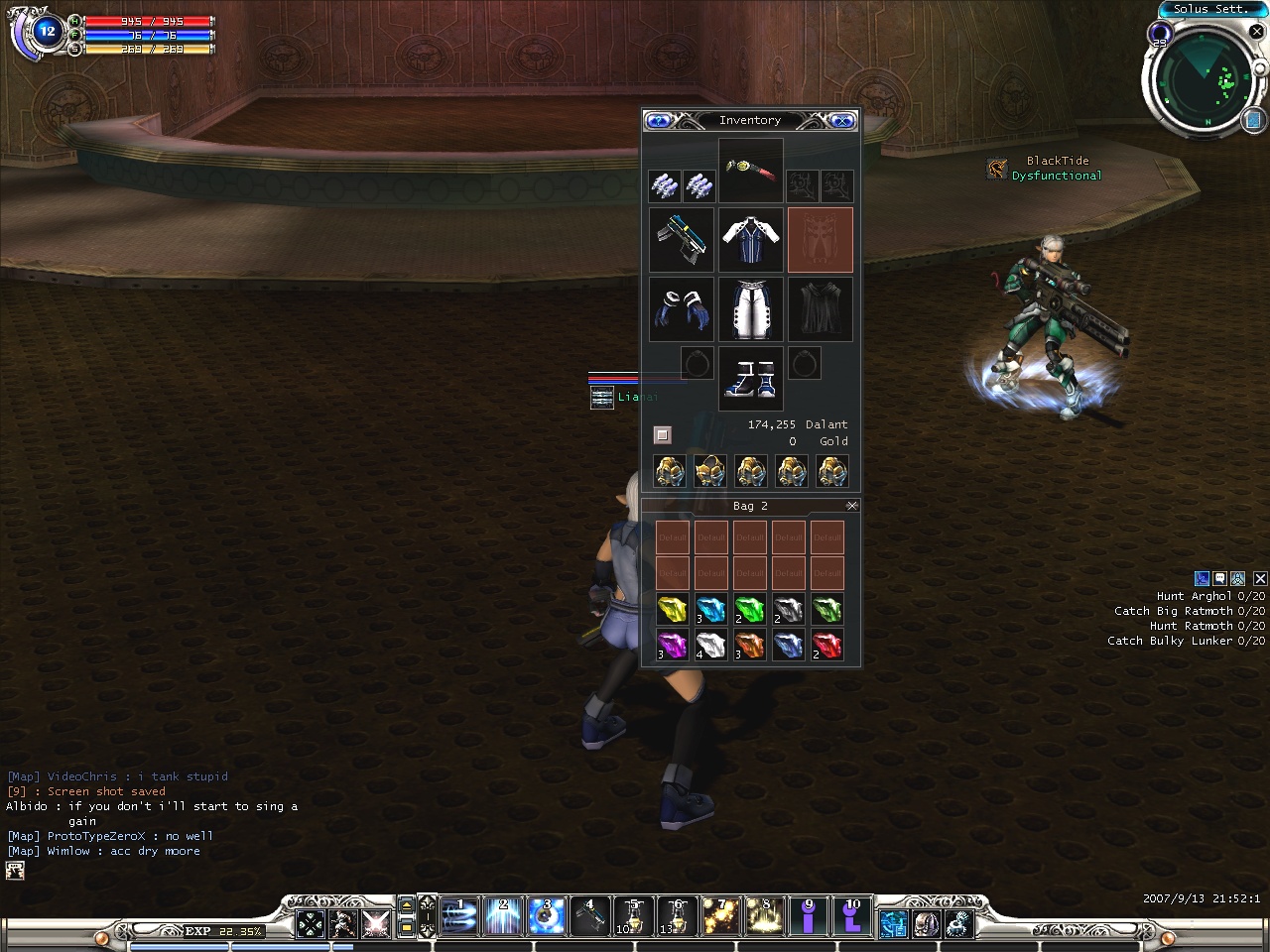This screenshot has height=952, width=1270.
Task: Select the red ore stack in the bag
Action: [x=826, y=646]
